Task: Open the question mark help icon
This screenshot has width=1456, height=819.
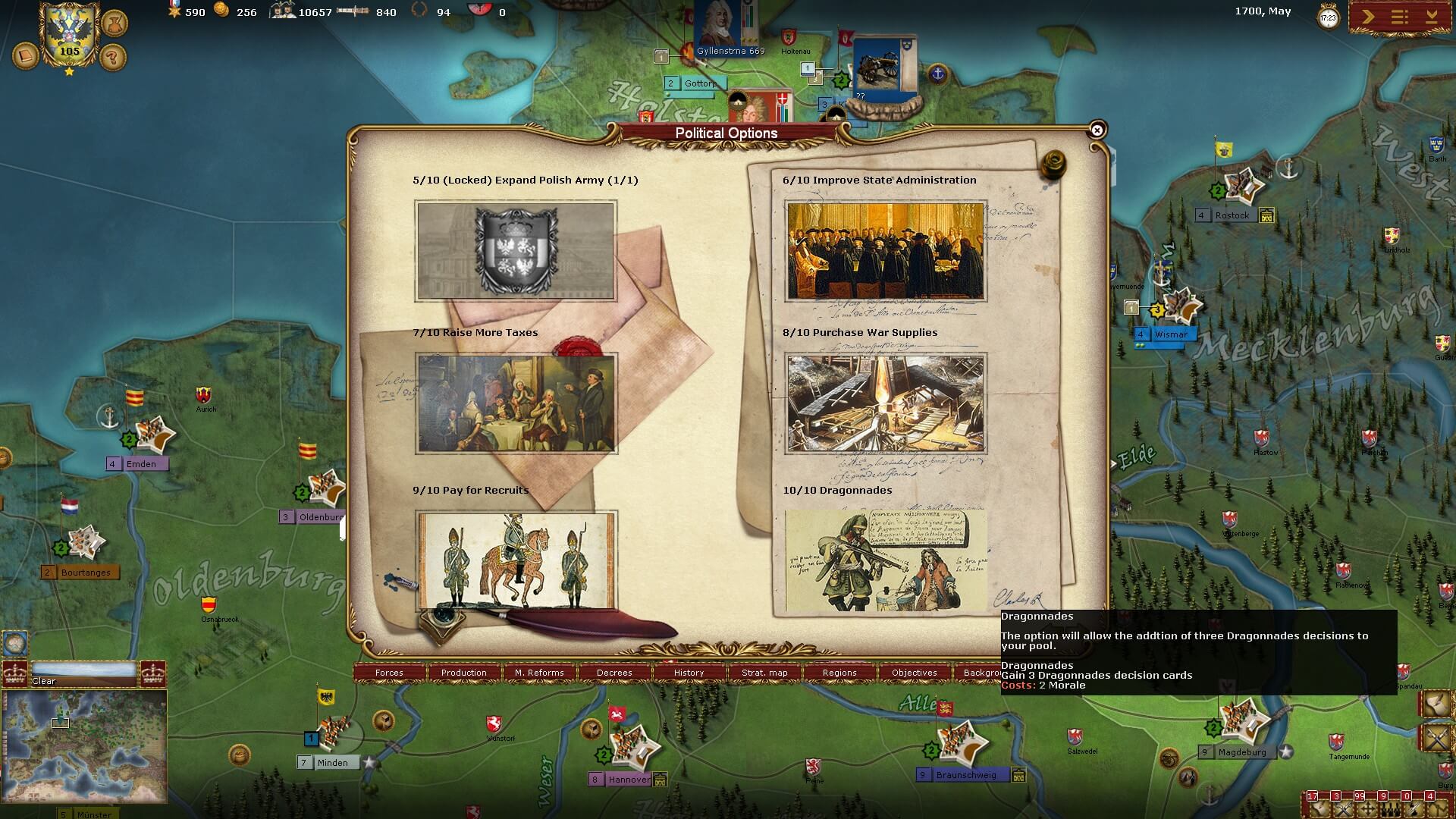Action: point(113,57)
